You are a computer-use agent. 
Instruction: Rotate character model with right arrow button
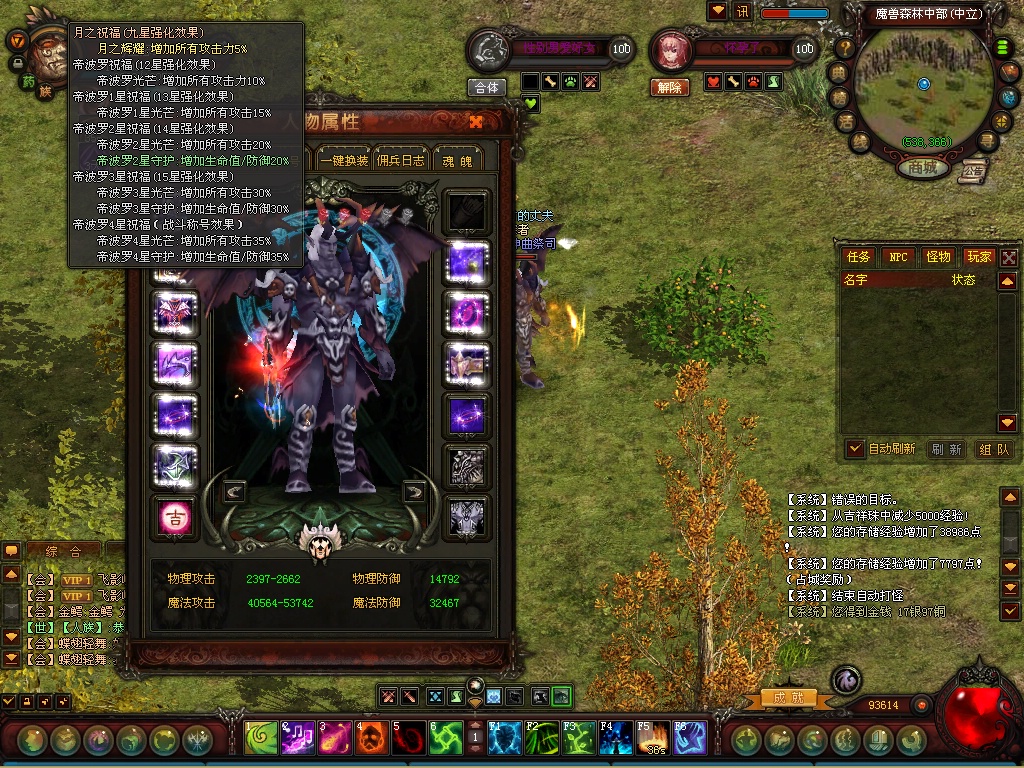pos(413,491)
